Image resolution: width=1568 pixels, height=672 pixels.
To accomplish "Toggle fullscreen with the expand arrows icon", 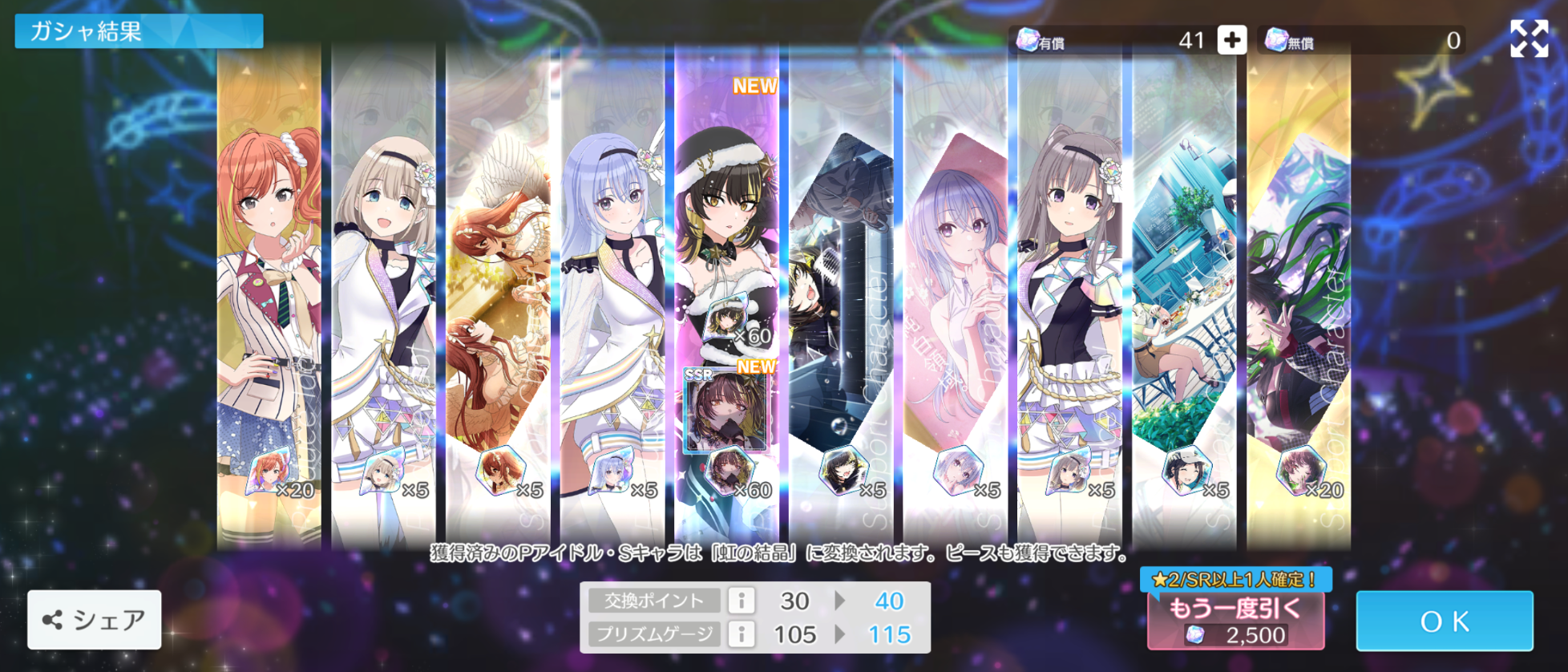I will point(1529,38).
